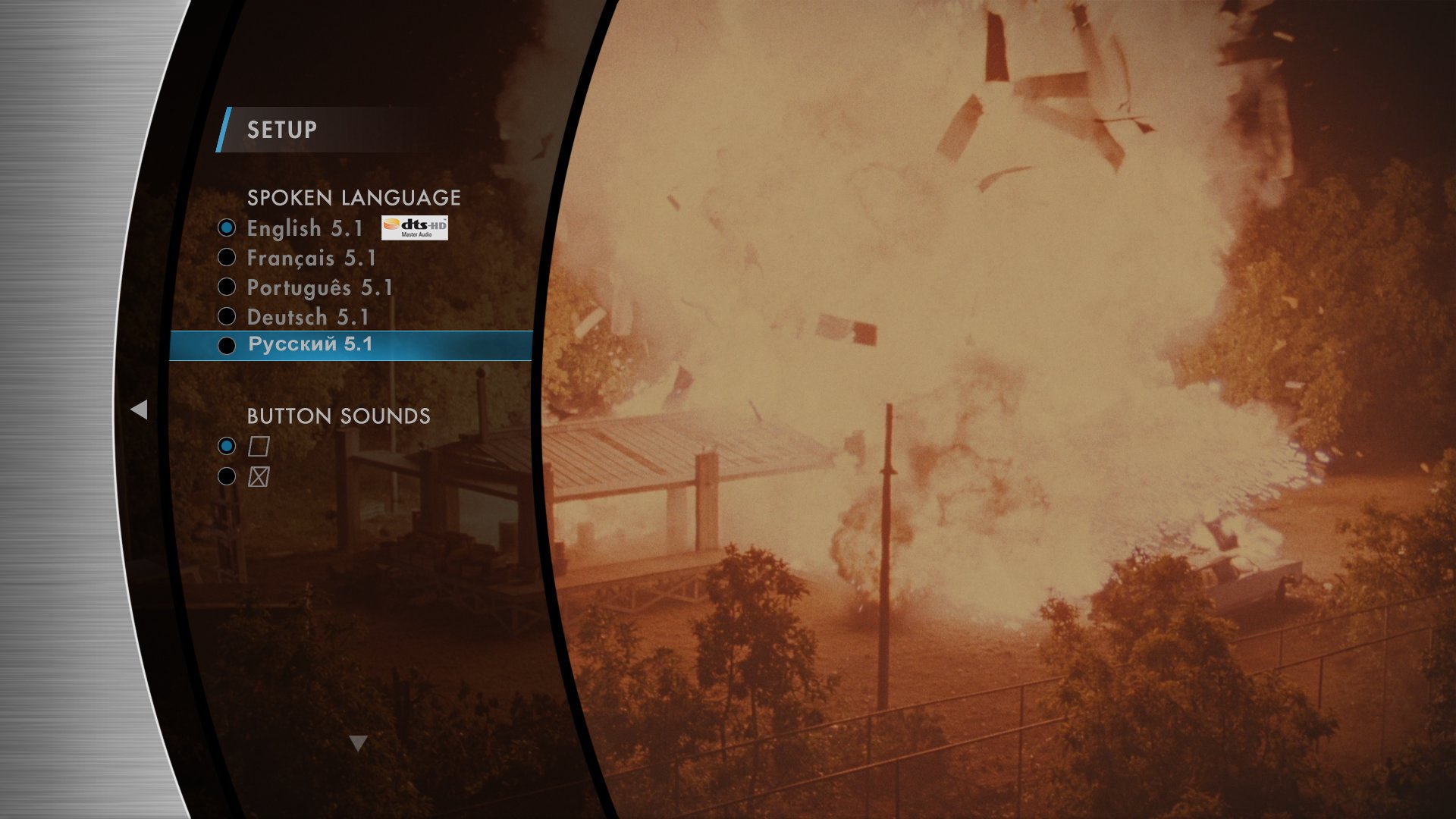Click the downward arrow below the menu
Viewport: 1456px width, 819px height.
(359, 743)
